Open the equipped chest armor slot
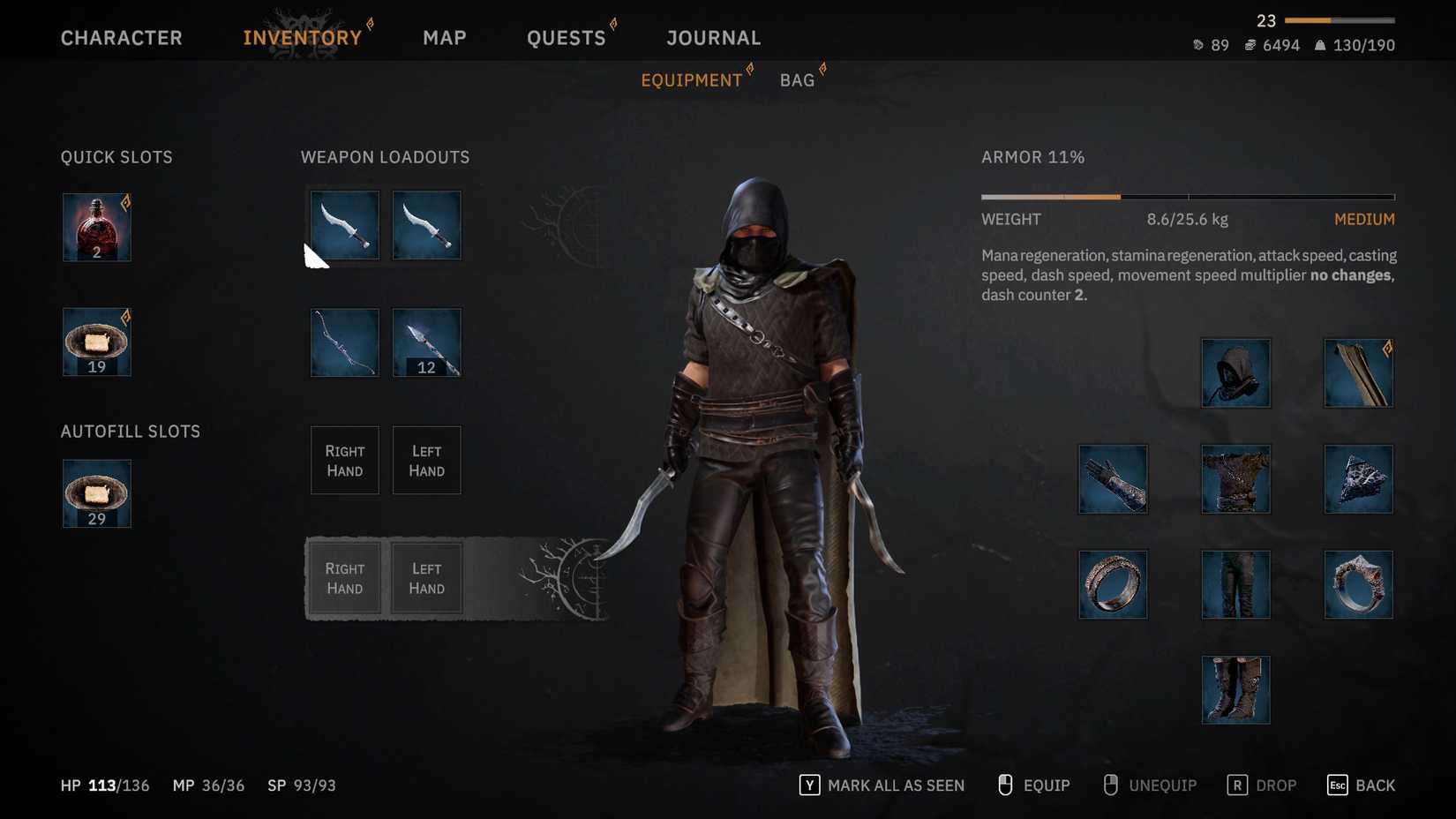This screenshot has height=819, width=1456. click(x=1235, y=479)
